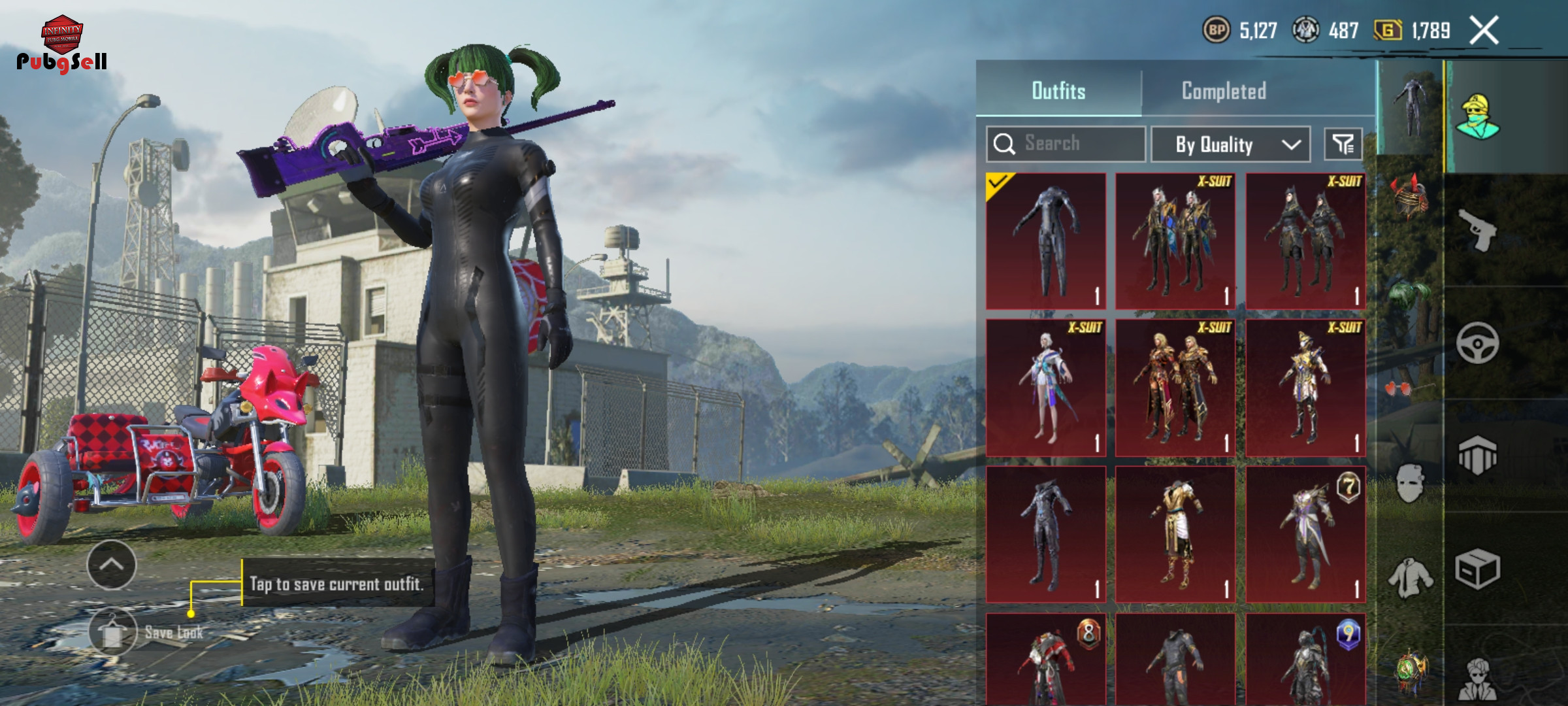This screenshot has width=1568, height=706.
Task: Switch to the Completed tab
Action: [x=1224, y=91]
